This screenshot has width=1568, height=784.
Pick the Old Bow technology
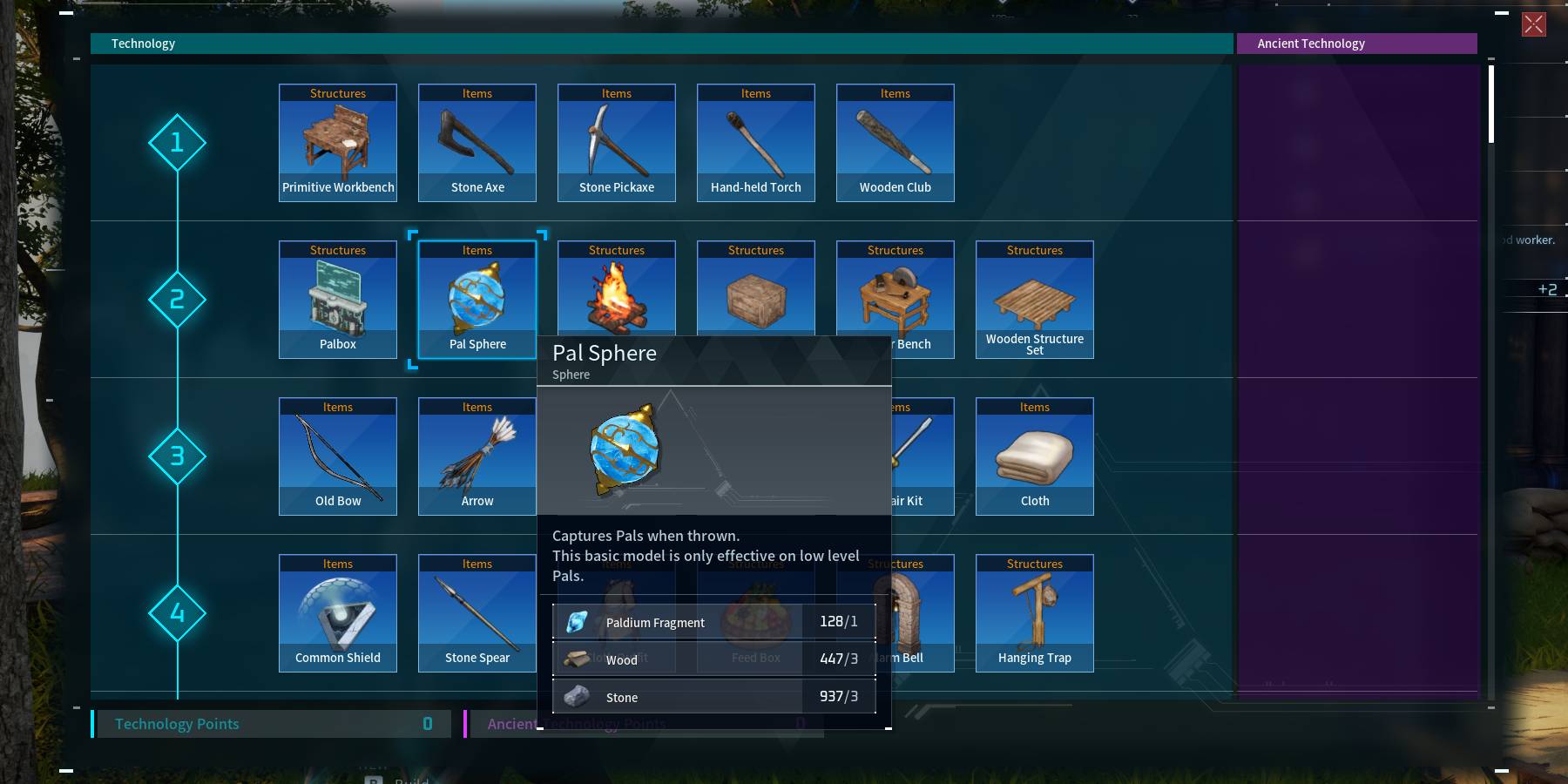(338, 456)
